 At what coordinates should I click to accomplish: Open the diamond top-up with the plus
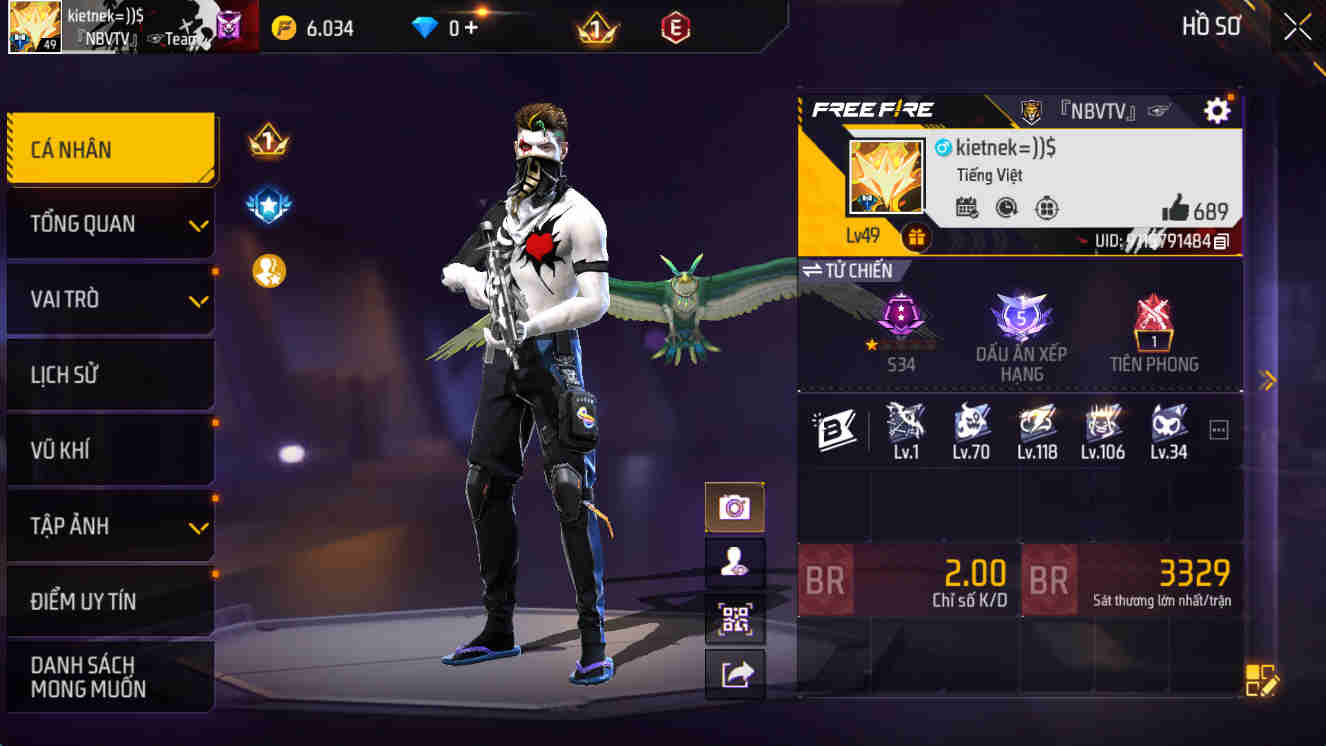[x=470, y=27]
